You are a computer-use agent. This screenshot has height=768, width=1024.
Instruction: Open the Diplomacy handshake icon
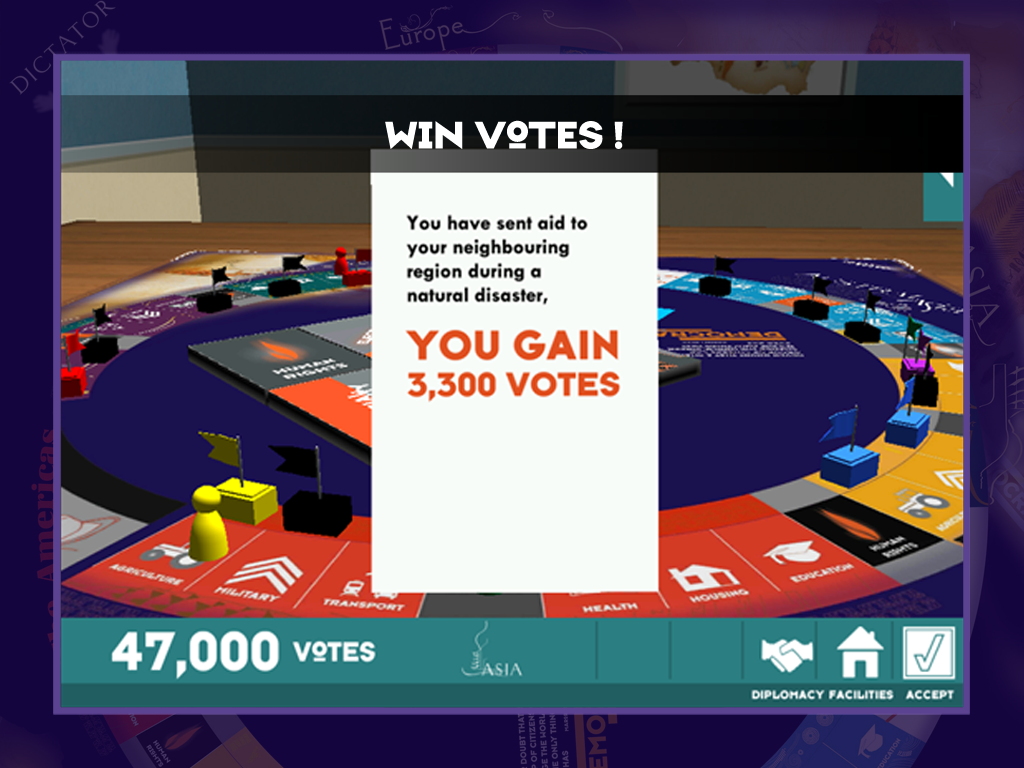(787, 653)
